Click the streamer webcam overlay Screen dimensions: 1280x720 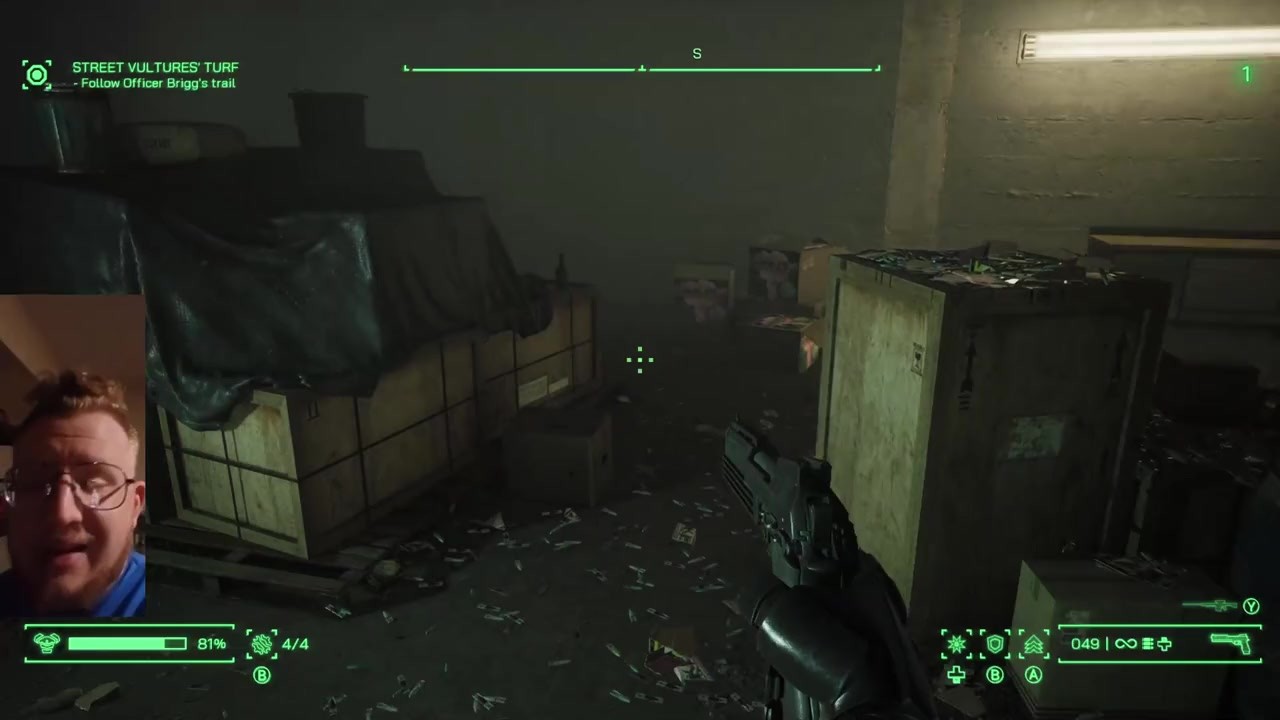click(x=72, y=455)
